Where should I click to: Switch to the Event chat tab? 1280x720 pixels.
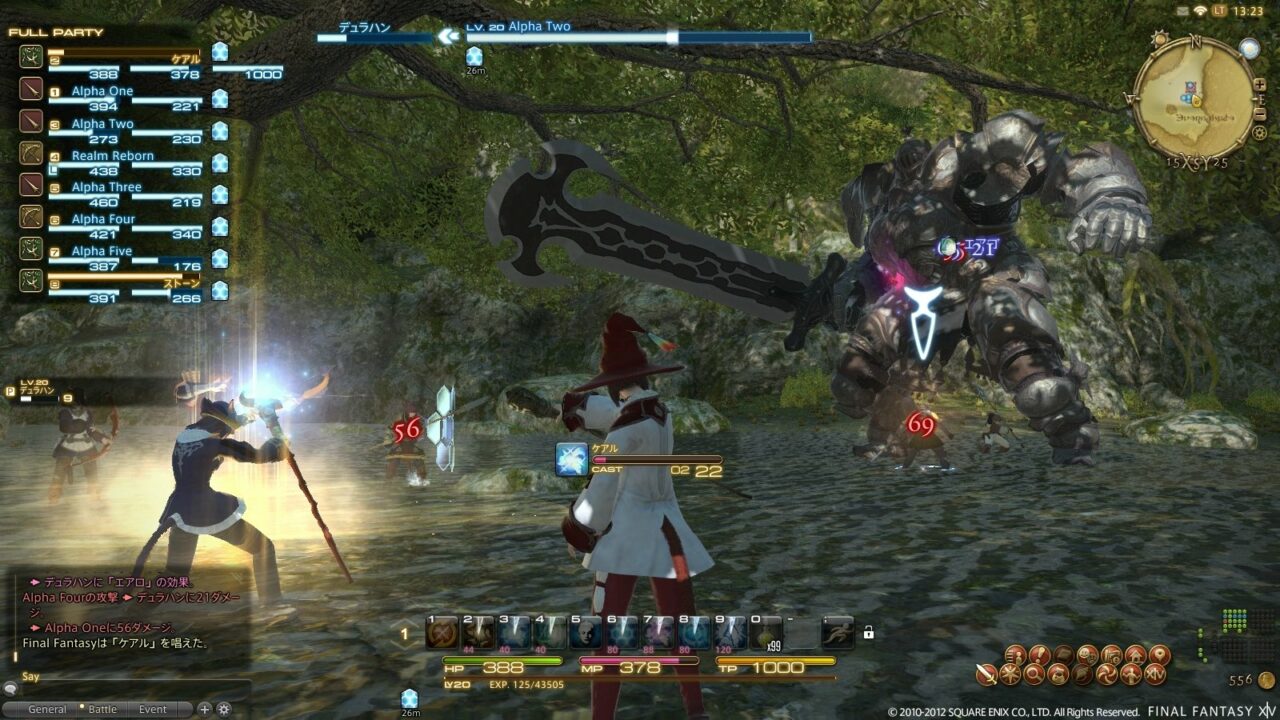(152, 708)
